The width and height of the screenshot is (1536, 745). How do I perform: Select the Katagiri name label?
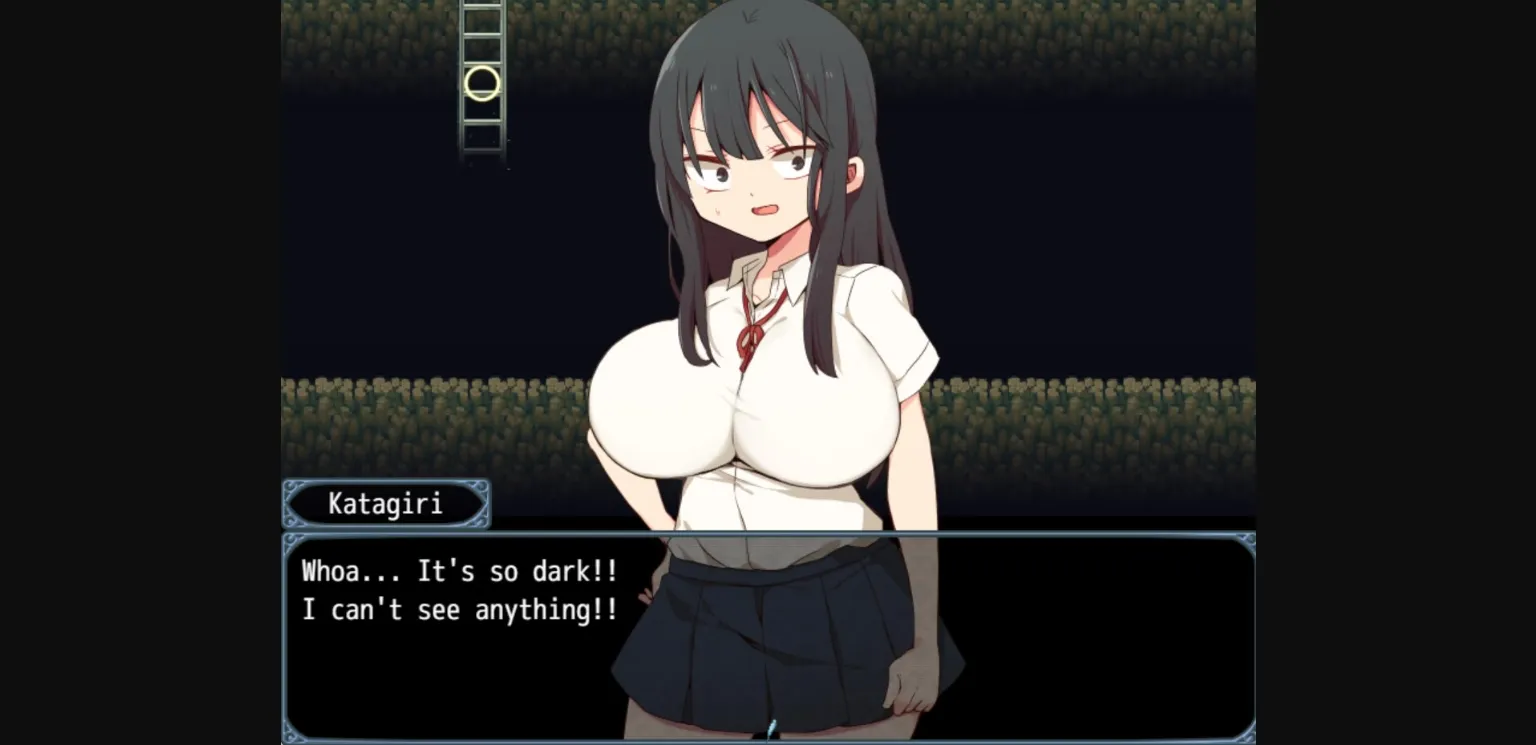pos(385,503)
